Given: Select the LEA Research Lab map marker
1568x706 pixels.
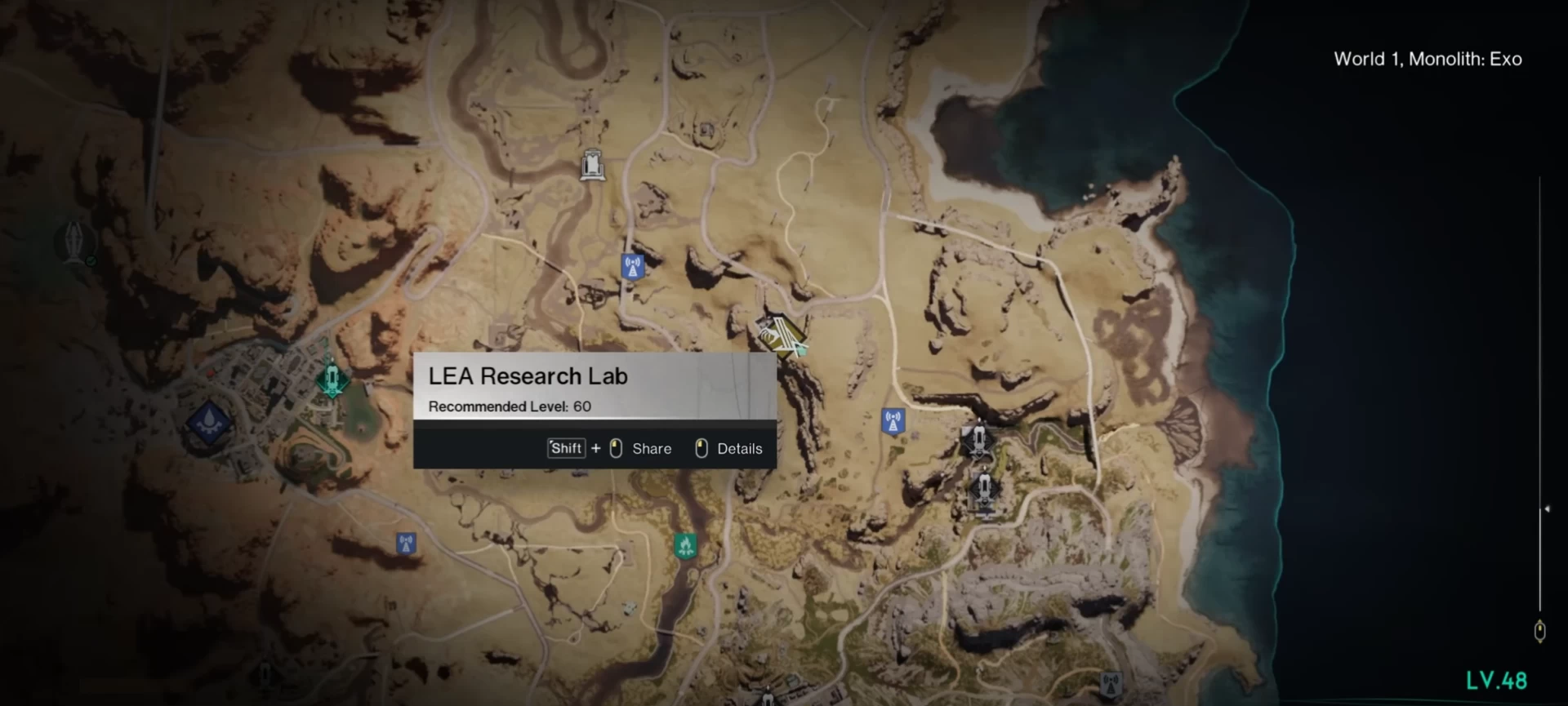Looking at the screenshot, I should (x=782, y=335).
